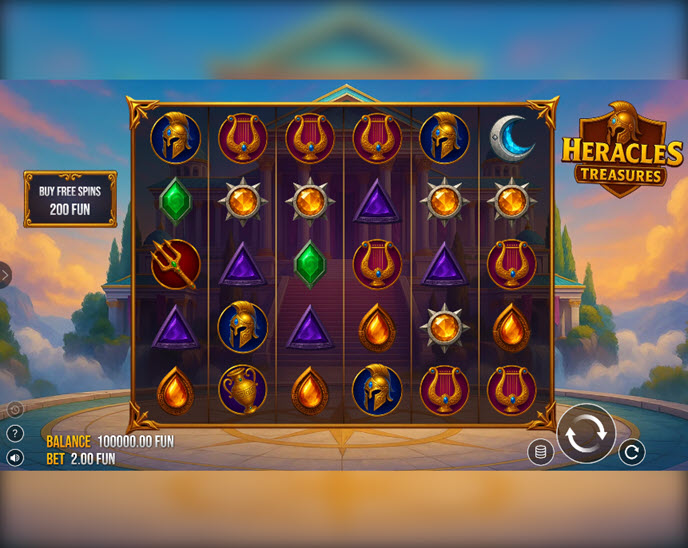Toggle sound with the speaker icon

(15, 457)
